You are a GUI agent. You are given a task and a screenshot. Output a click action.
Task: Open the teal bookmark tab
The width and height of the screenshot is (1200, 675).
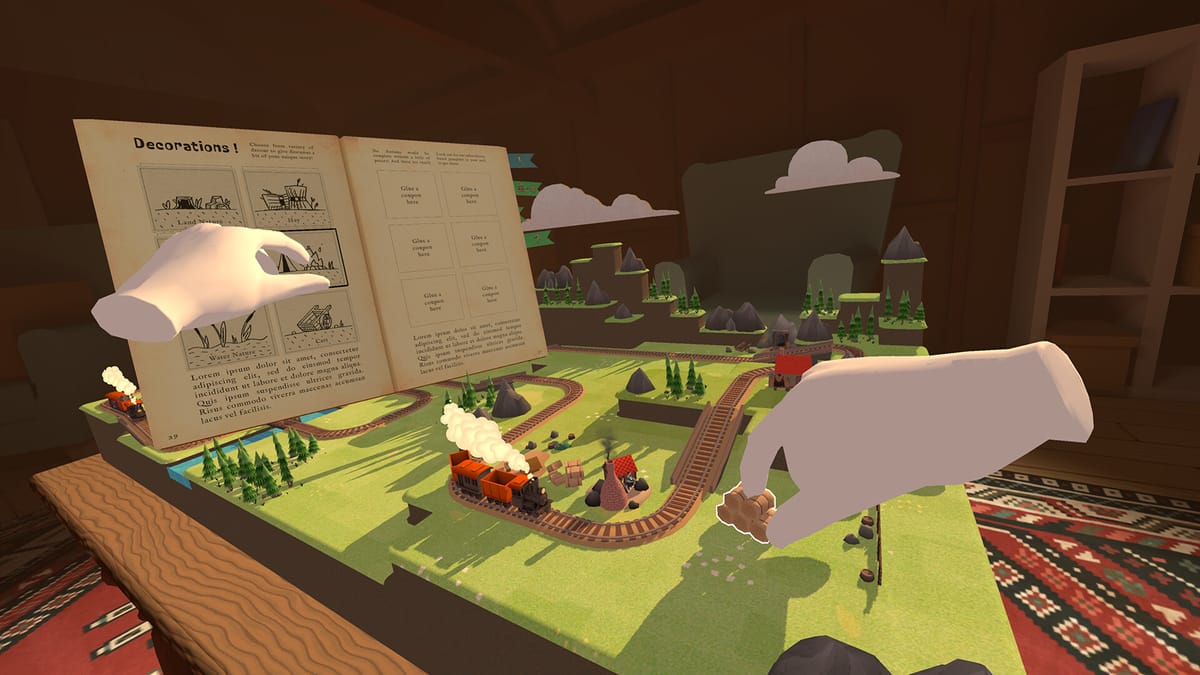[x=522, y=160]
